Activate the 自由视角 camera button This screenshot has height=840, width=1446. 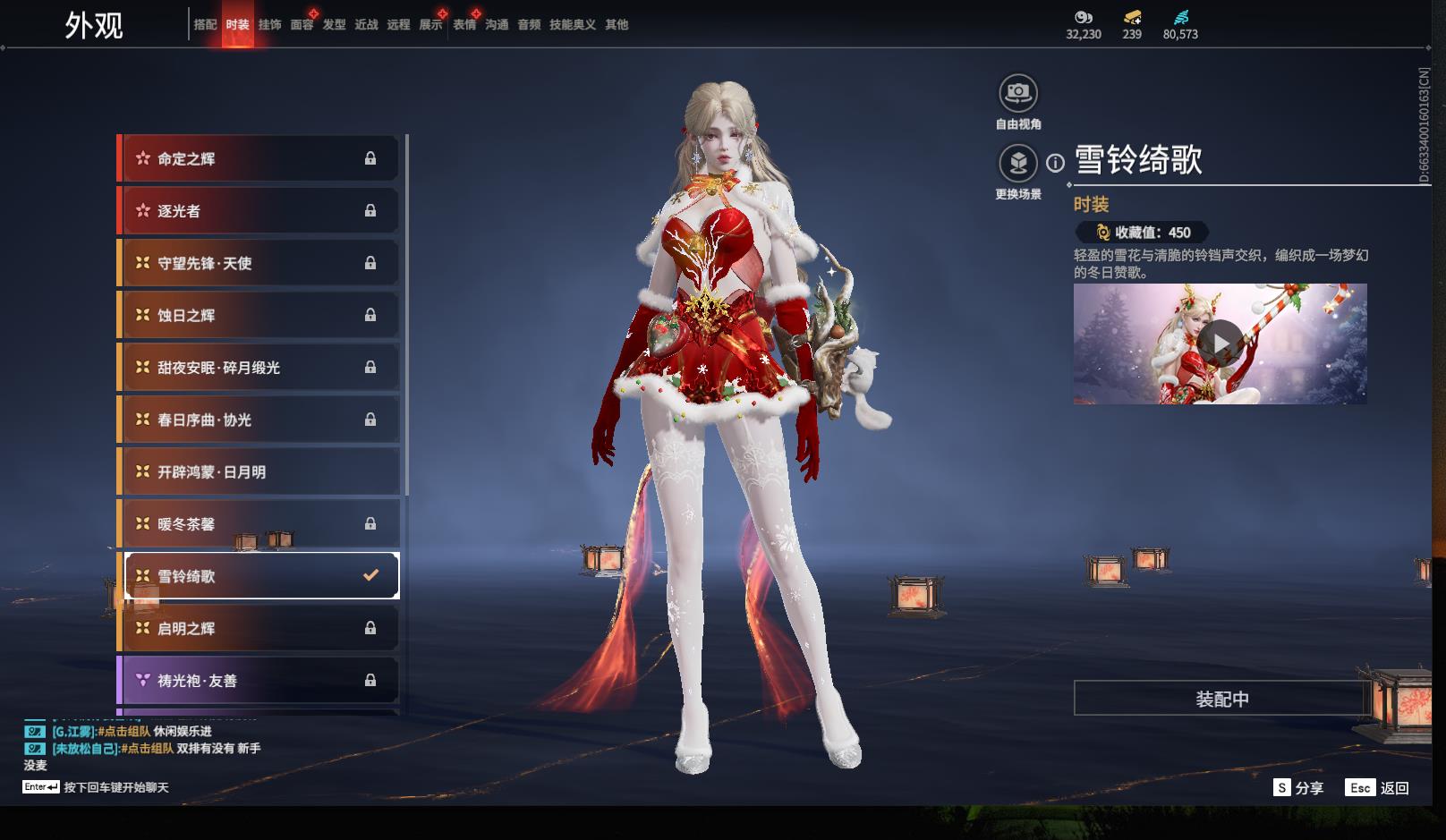(1017, 93)
